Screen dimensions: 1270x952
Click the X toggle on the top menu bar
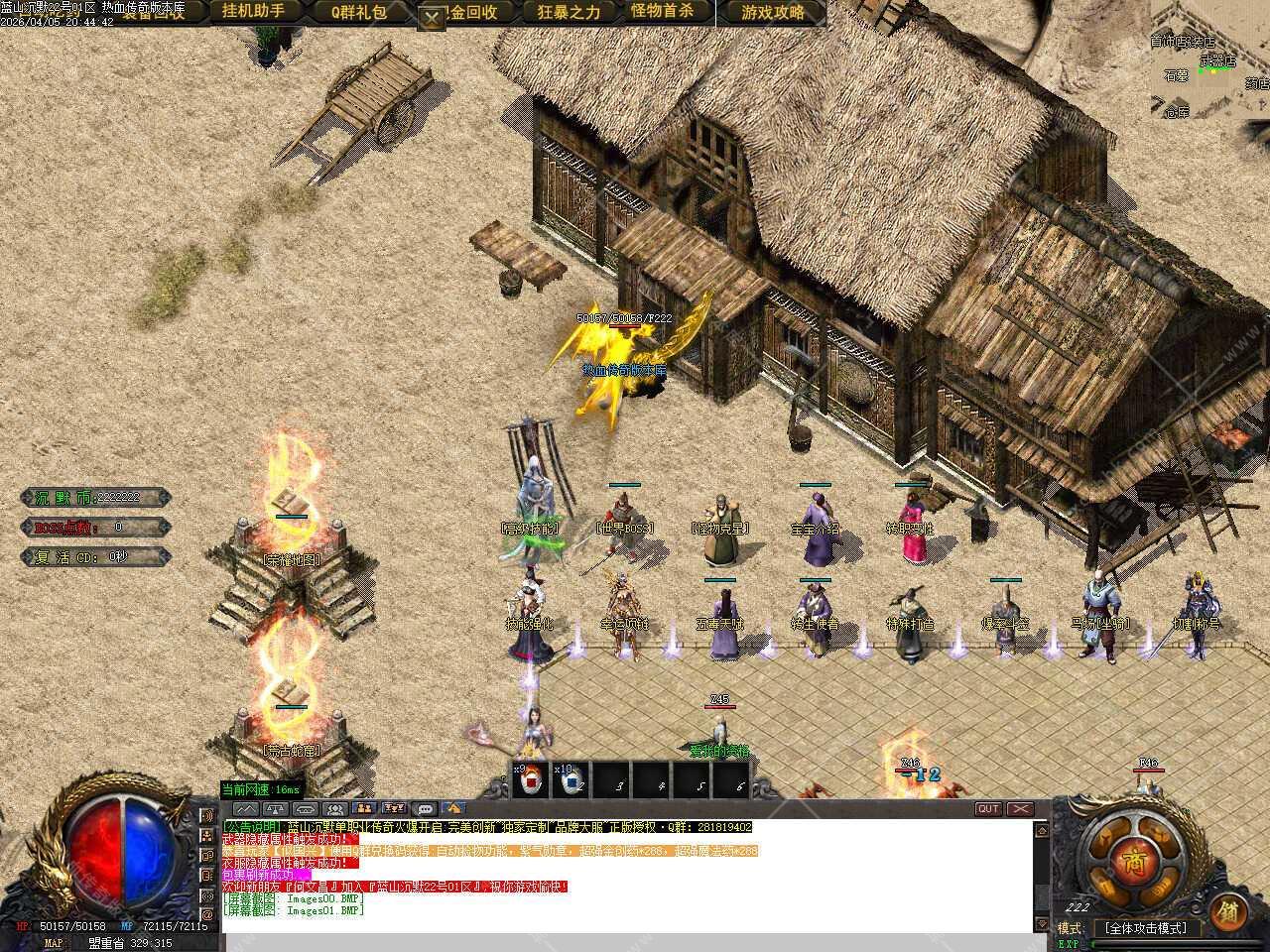[x=432, y=18]
